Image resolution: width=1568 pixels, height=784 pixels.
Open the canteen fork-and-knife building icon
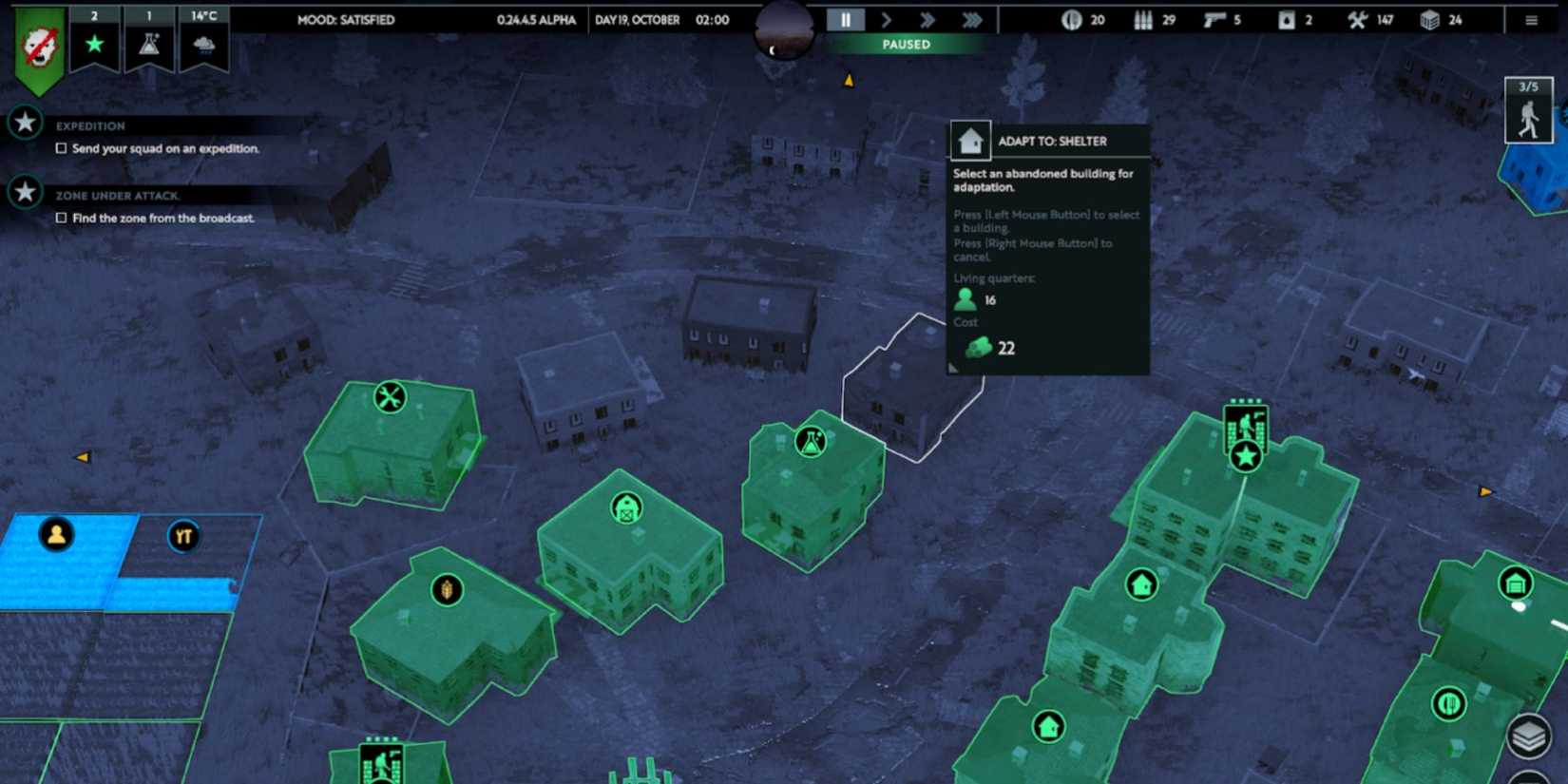(1447, 703)
